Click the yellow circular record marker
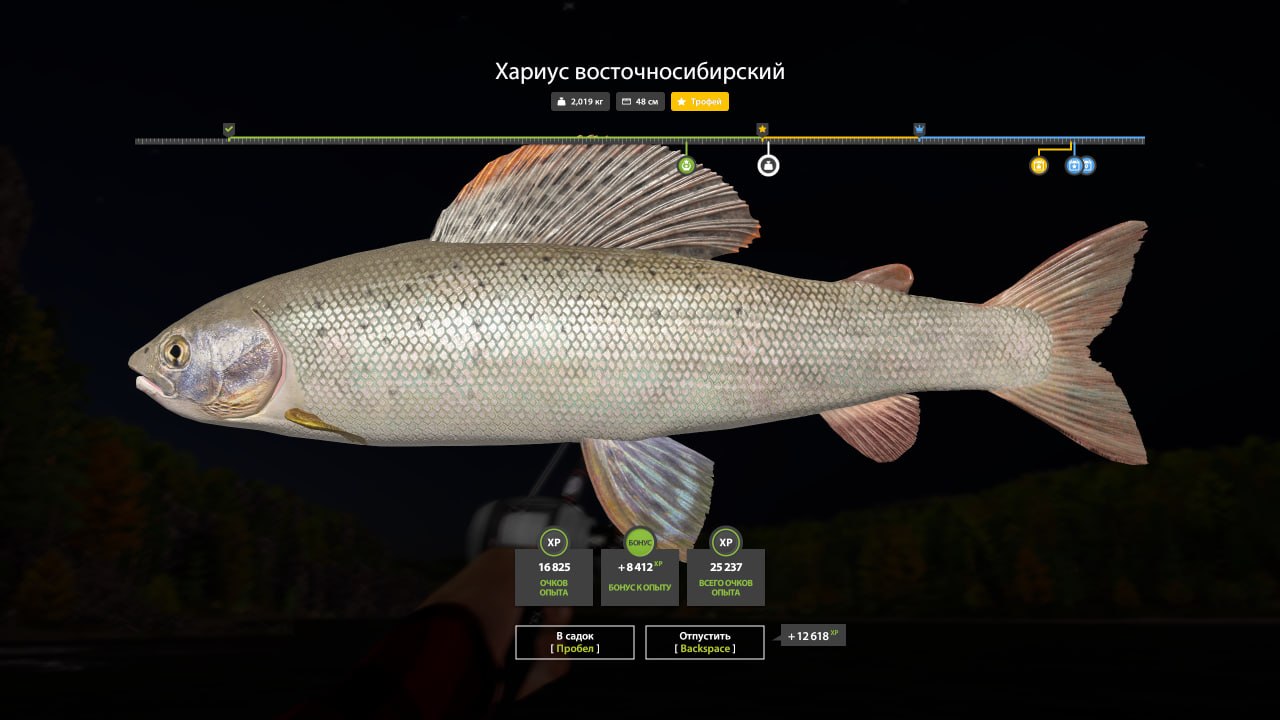Image resolution: width=1280 pixels, height=720 pixels. point(1038,166)
